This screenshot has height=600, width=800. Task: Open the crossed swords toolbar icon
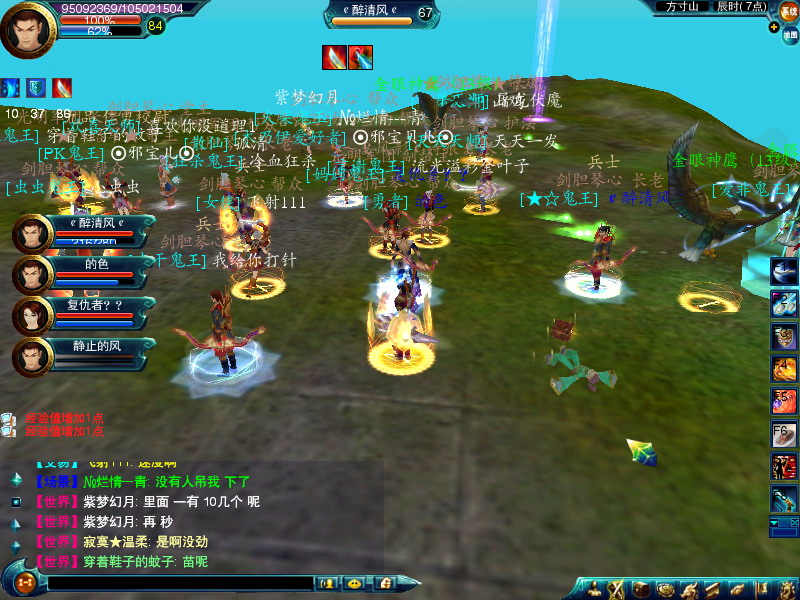(617, 589)
